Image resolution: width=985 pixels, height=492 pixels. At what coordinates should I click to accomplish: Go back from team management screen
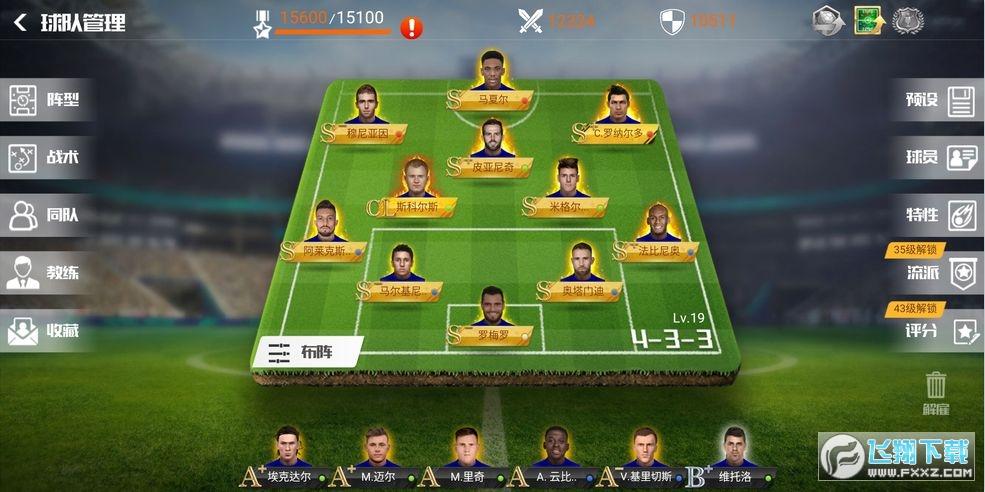point(20,23)
